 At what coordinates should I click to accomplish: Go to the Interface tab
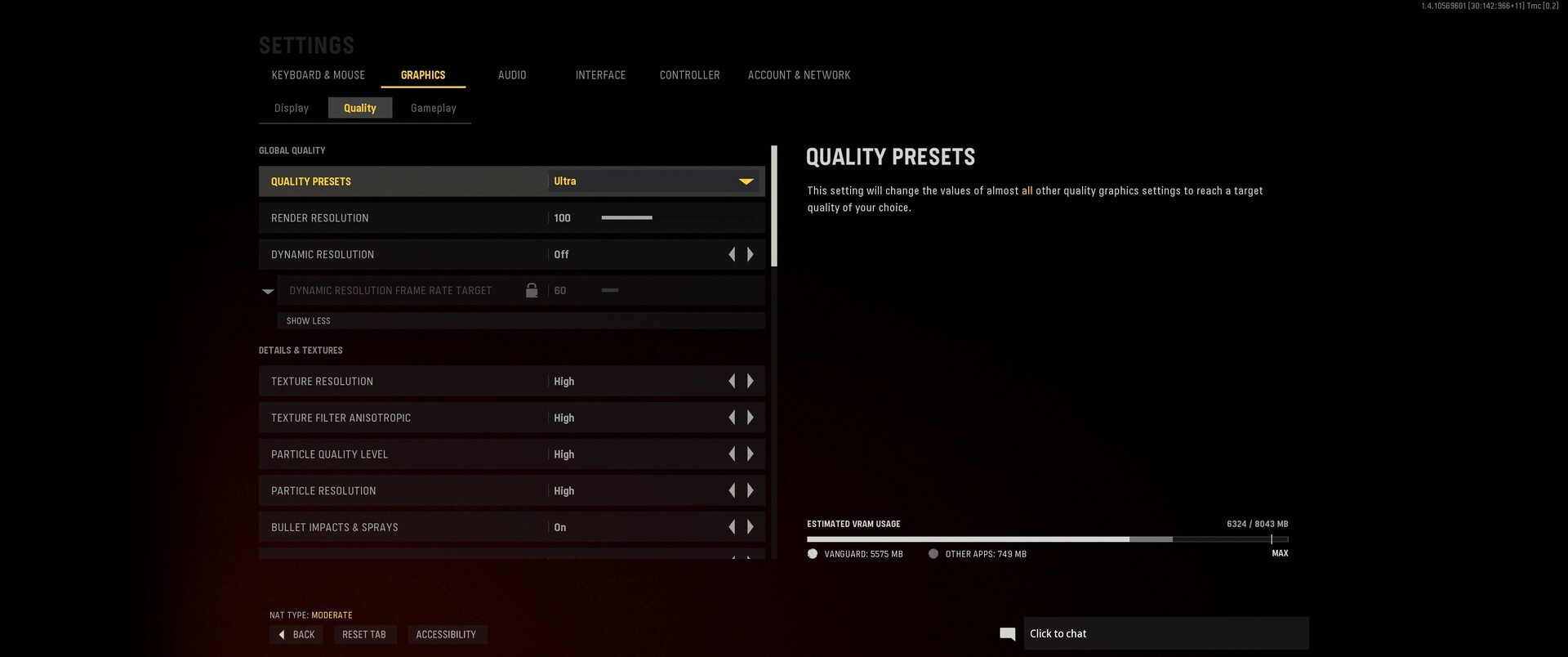(x=600, y=75)
